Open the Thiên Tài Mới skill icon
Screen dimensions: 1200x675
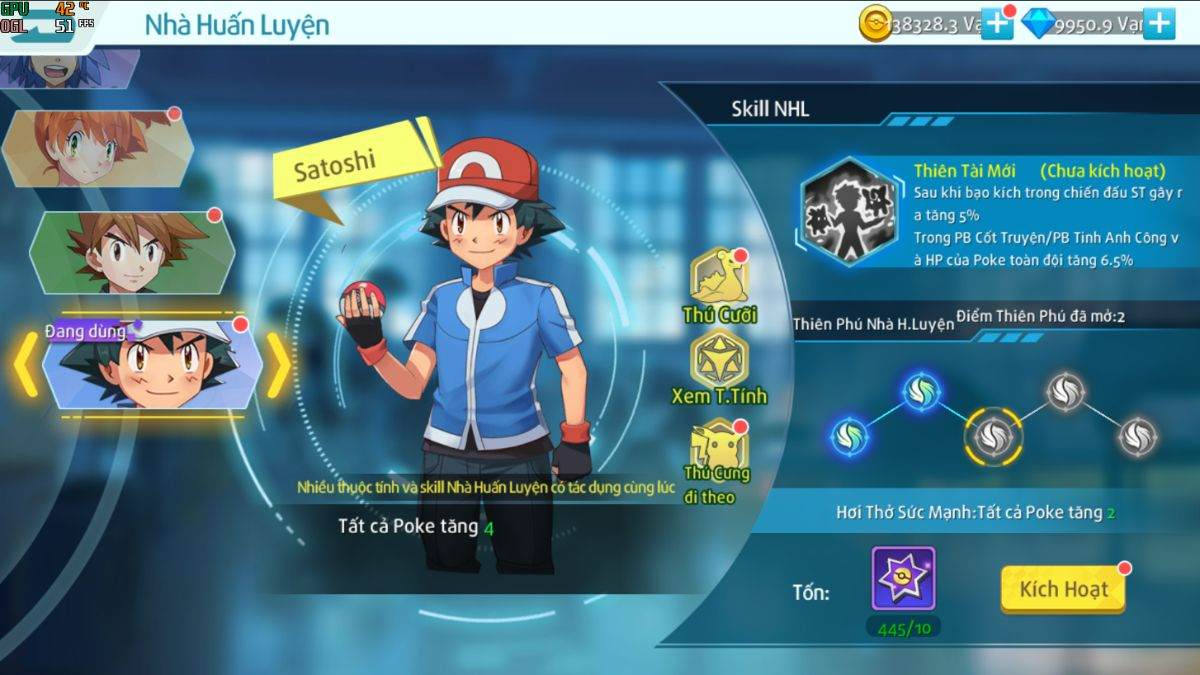pos(851,211)
